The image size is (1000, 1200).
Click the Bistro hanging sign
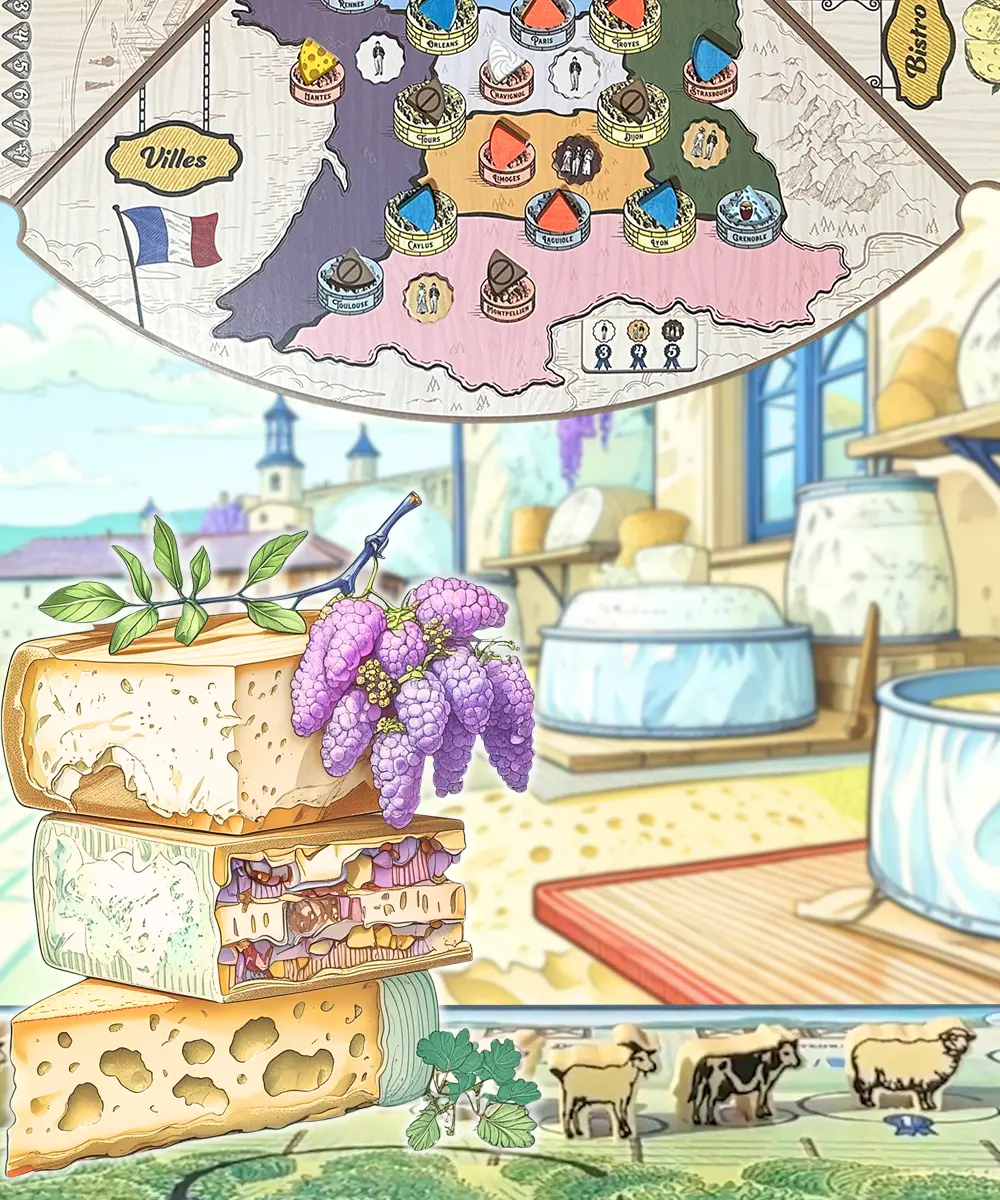[x=918, y=49]
